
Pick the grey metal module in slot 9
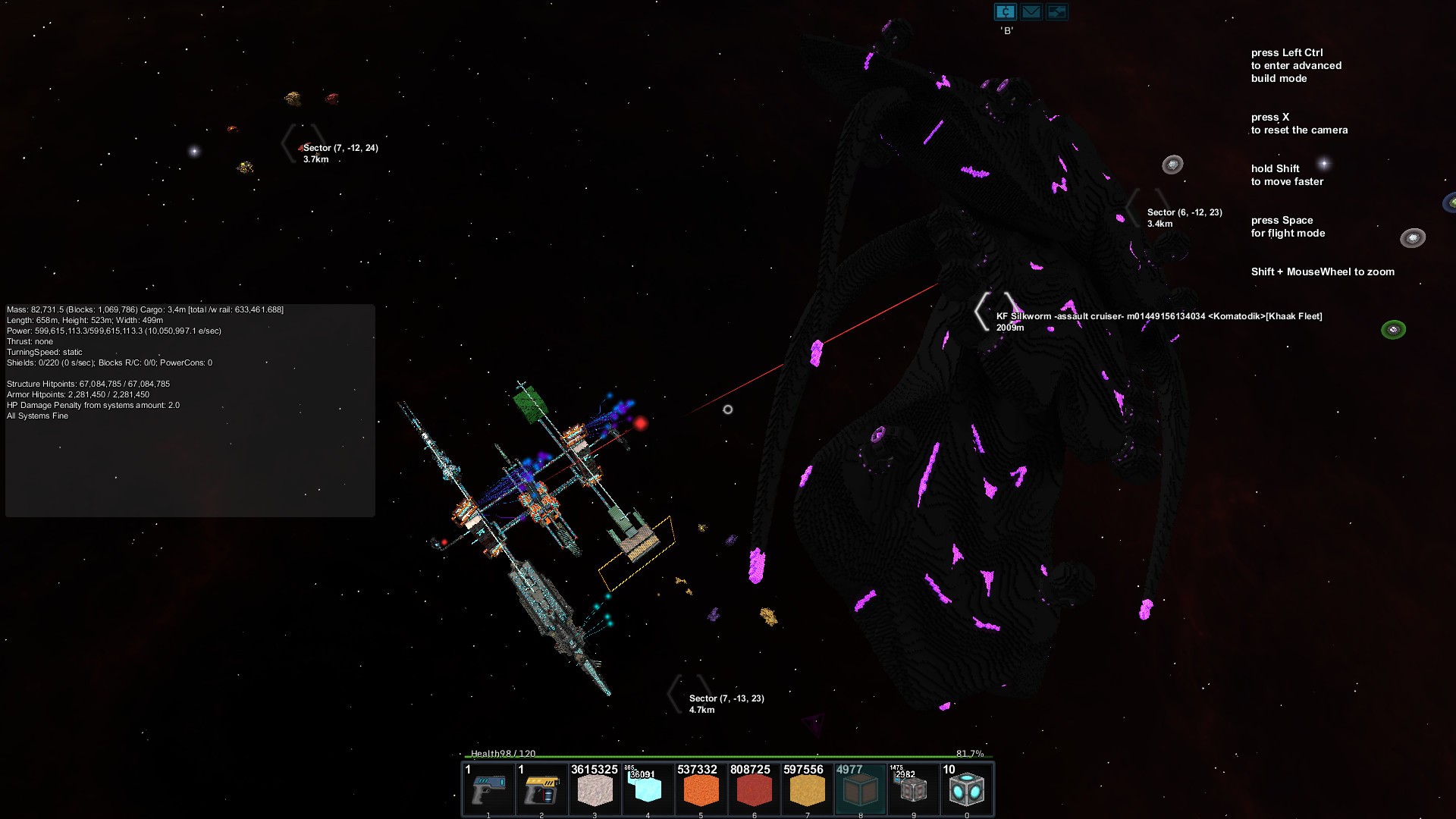913,789
